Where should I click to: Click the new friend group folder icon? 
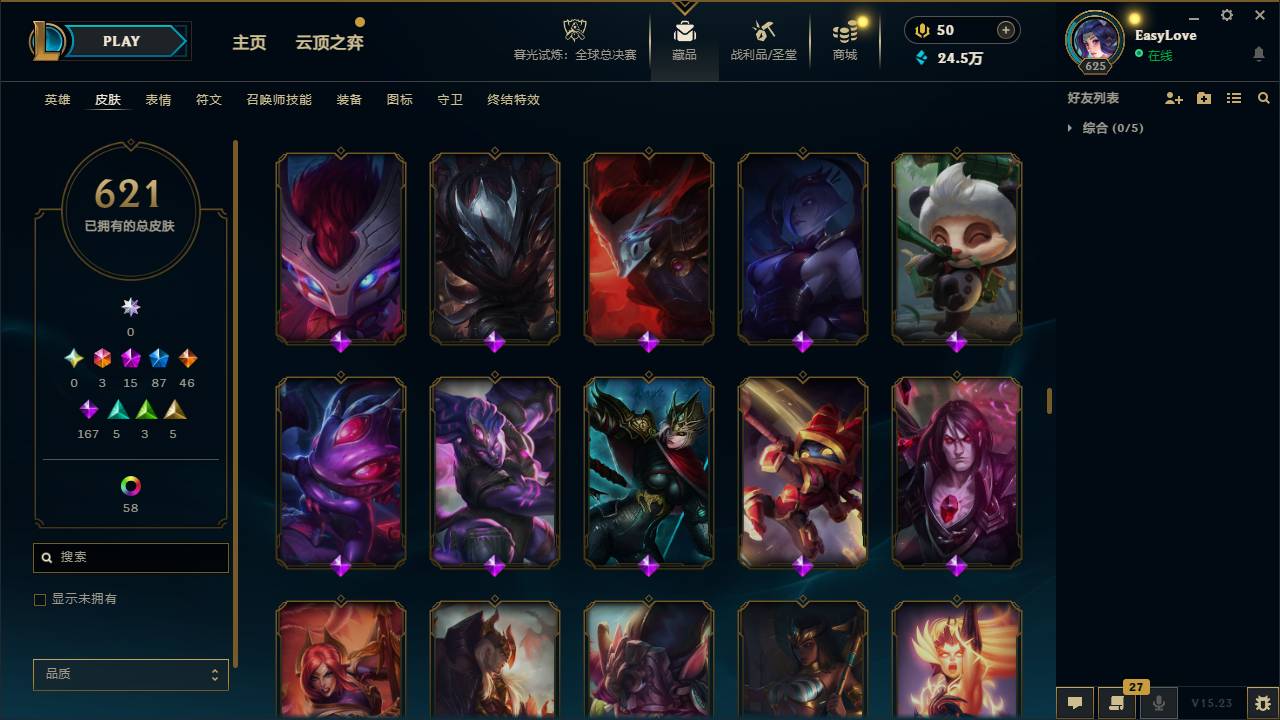pyautogui.click(x=1203, y=97)
